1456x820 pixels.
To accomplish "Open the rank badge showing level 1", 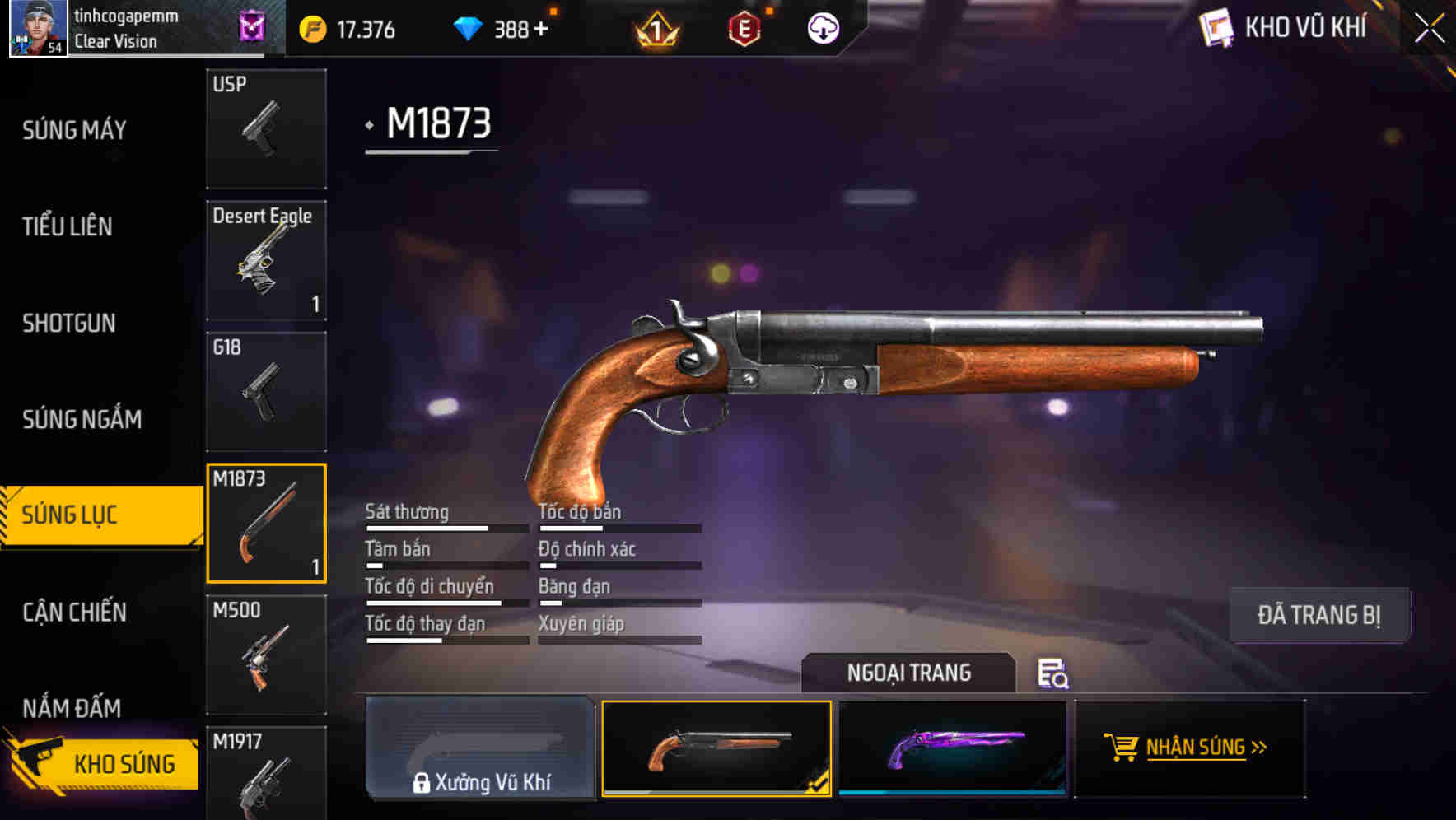I will (655, 29).
